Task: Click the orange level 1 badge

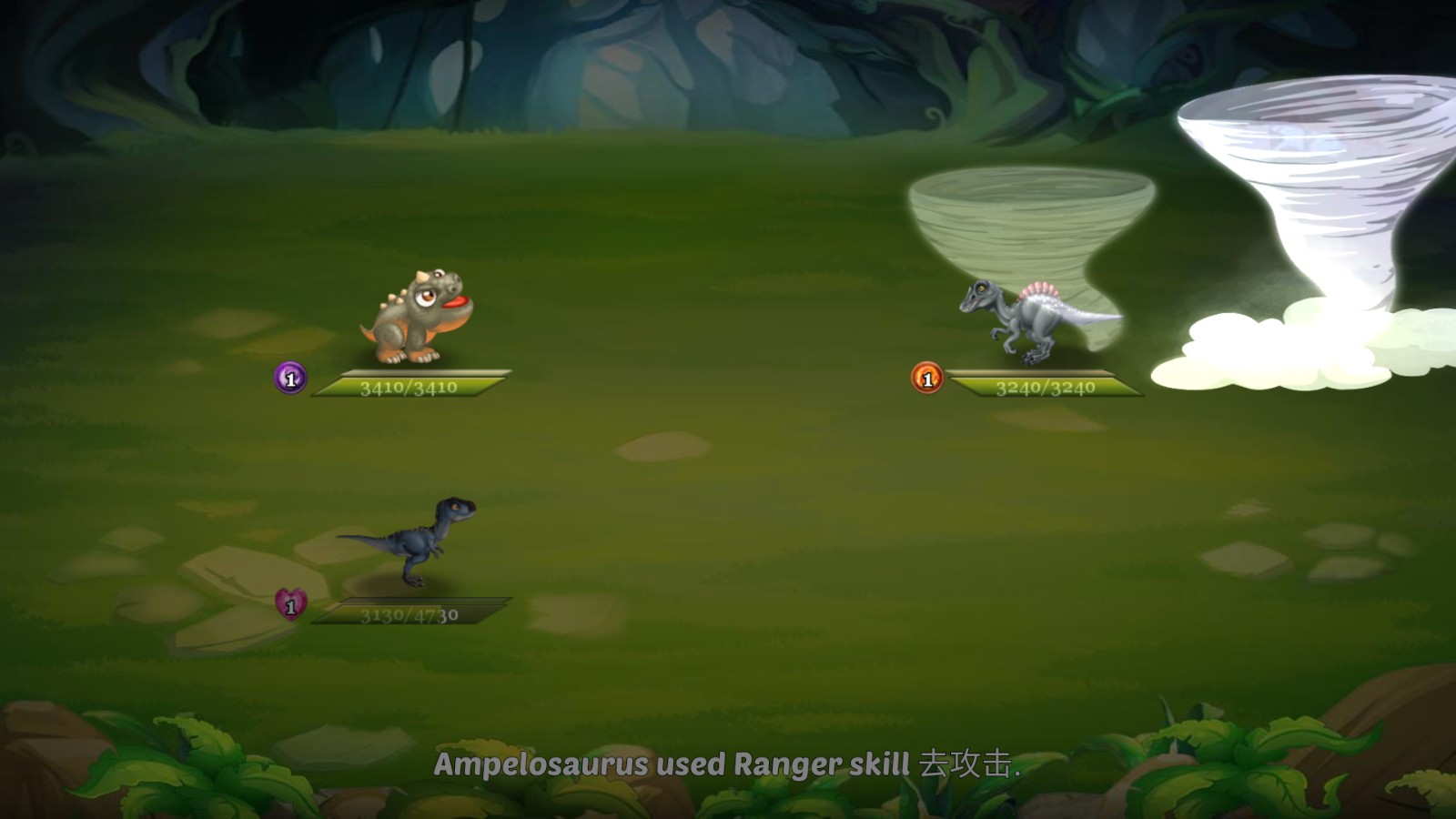Action: click(925, 379)
